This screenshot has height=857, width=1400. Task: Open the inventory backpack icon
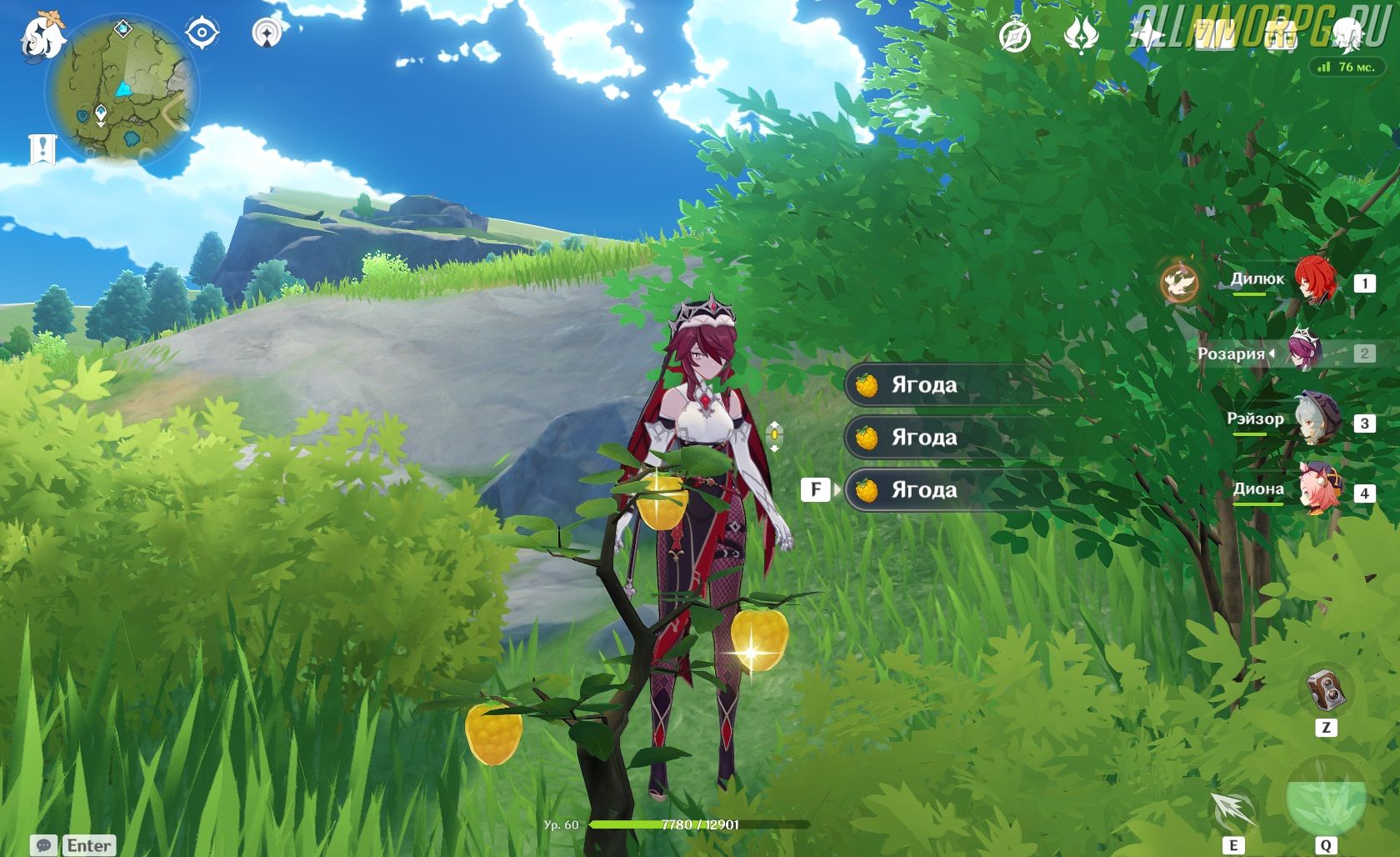click(1280, 36)
